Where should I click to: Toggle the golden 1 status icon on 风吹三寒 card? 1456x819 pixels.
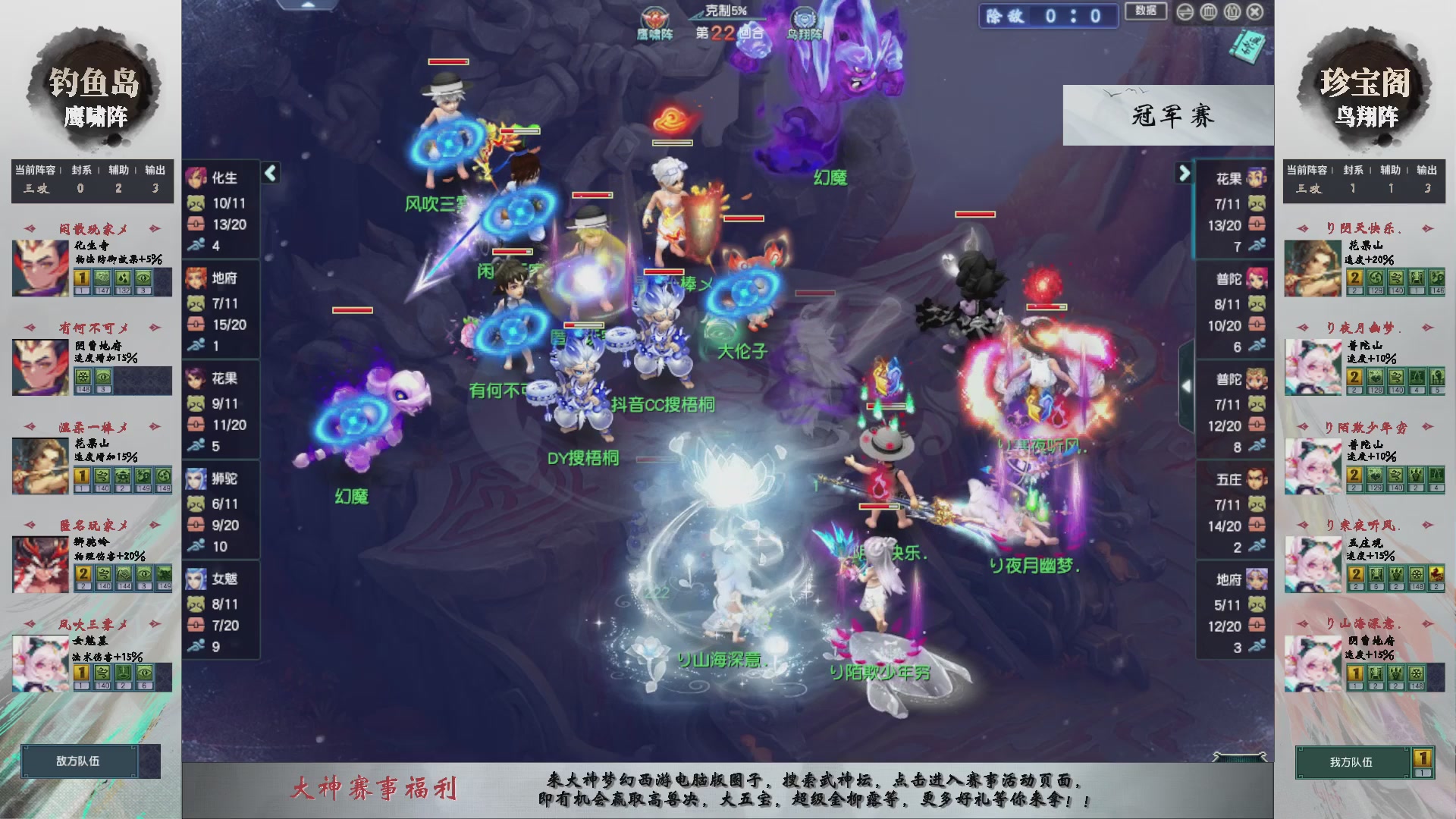click(x=81, y=673)
